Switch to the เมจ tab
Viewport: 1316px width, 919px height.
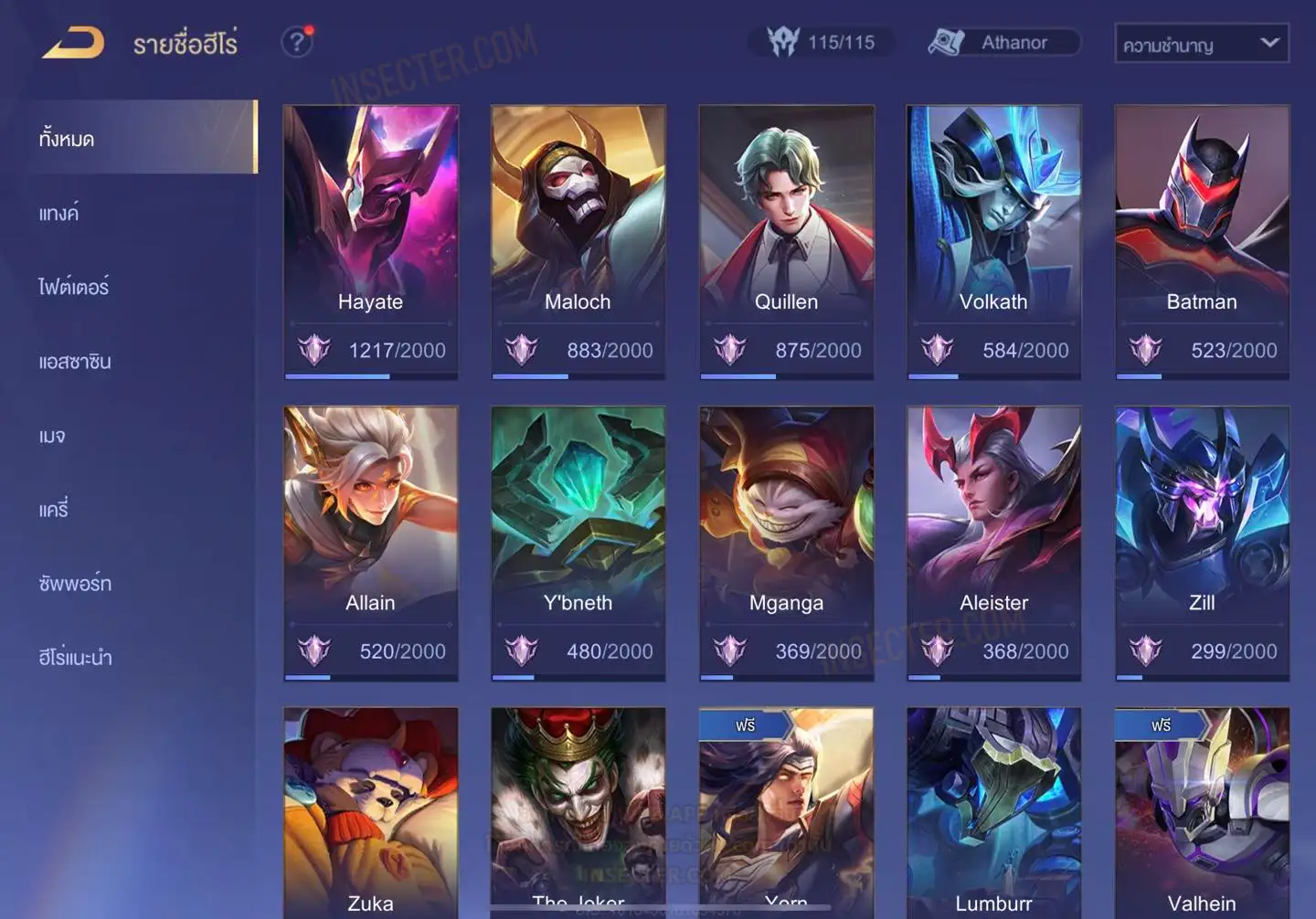click(x=52, y=436)
